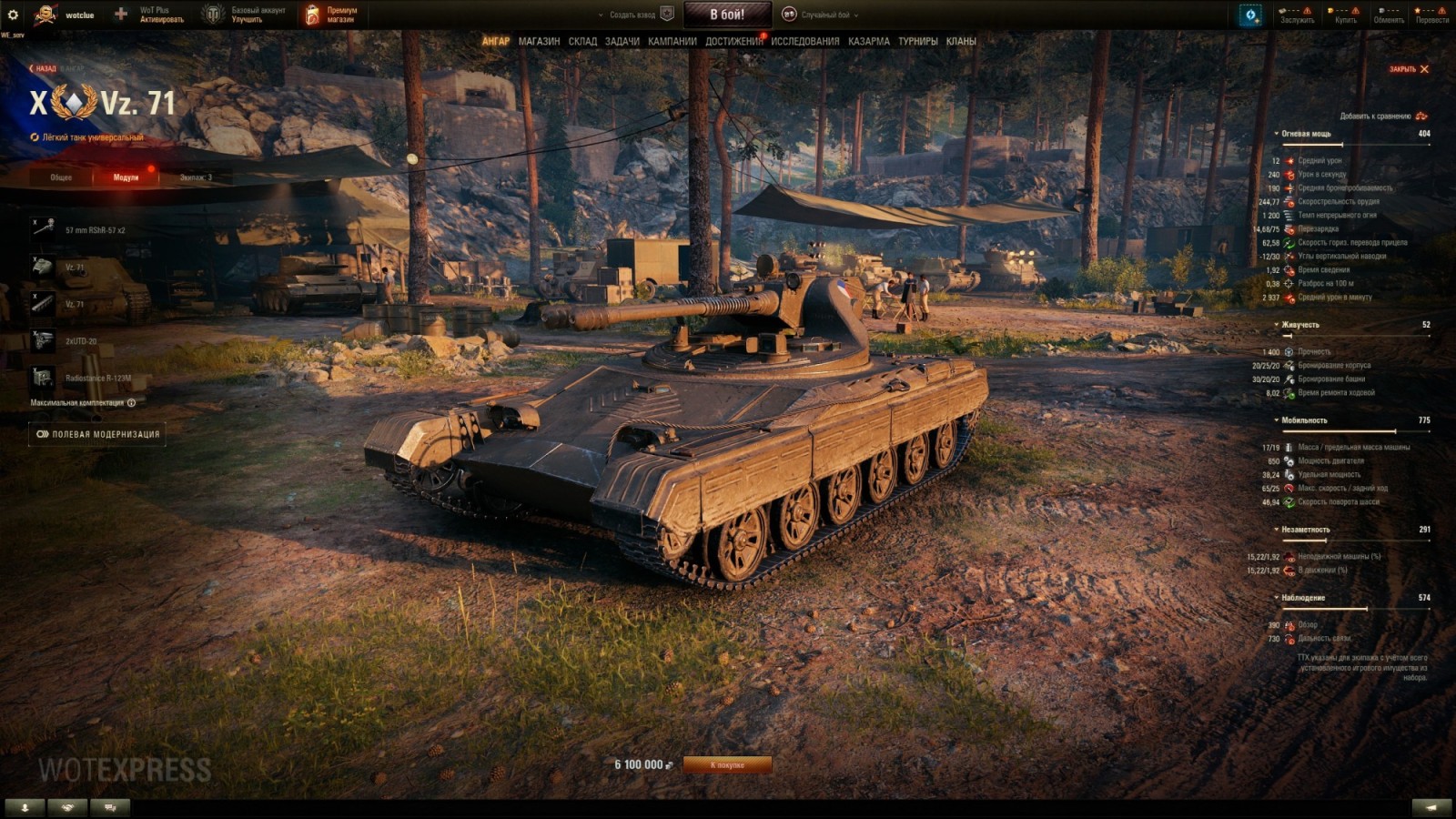Click Добавить к сравнению link

coord(1377,116)
